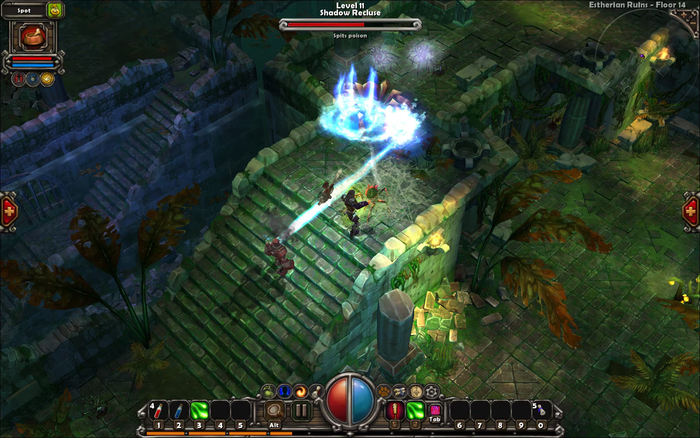Screen dimensions: 700x438
Task: Click the red plus button on the left edge
Action: [x=9, y=211]
